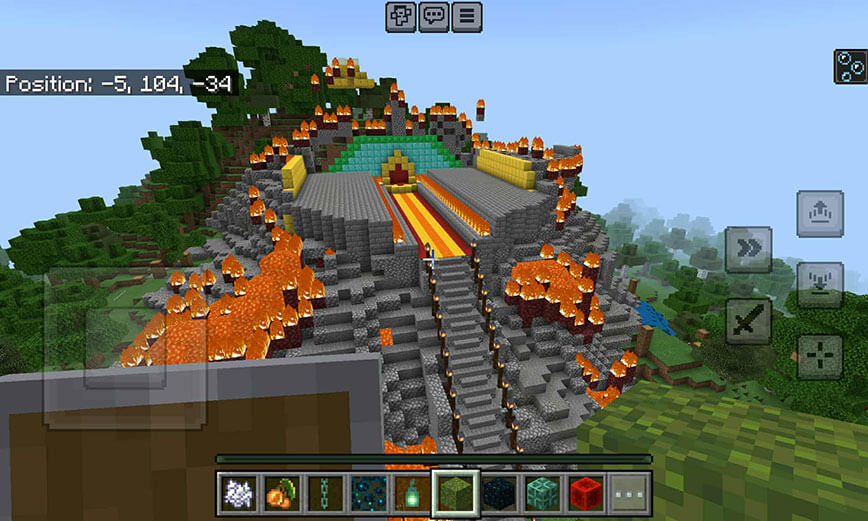This screenshot has height=521, width=868.
Task: Tap the sneak down-arrow button
Action: coord(819,285)
